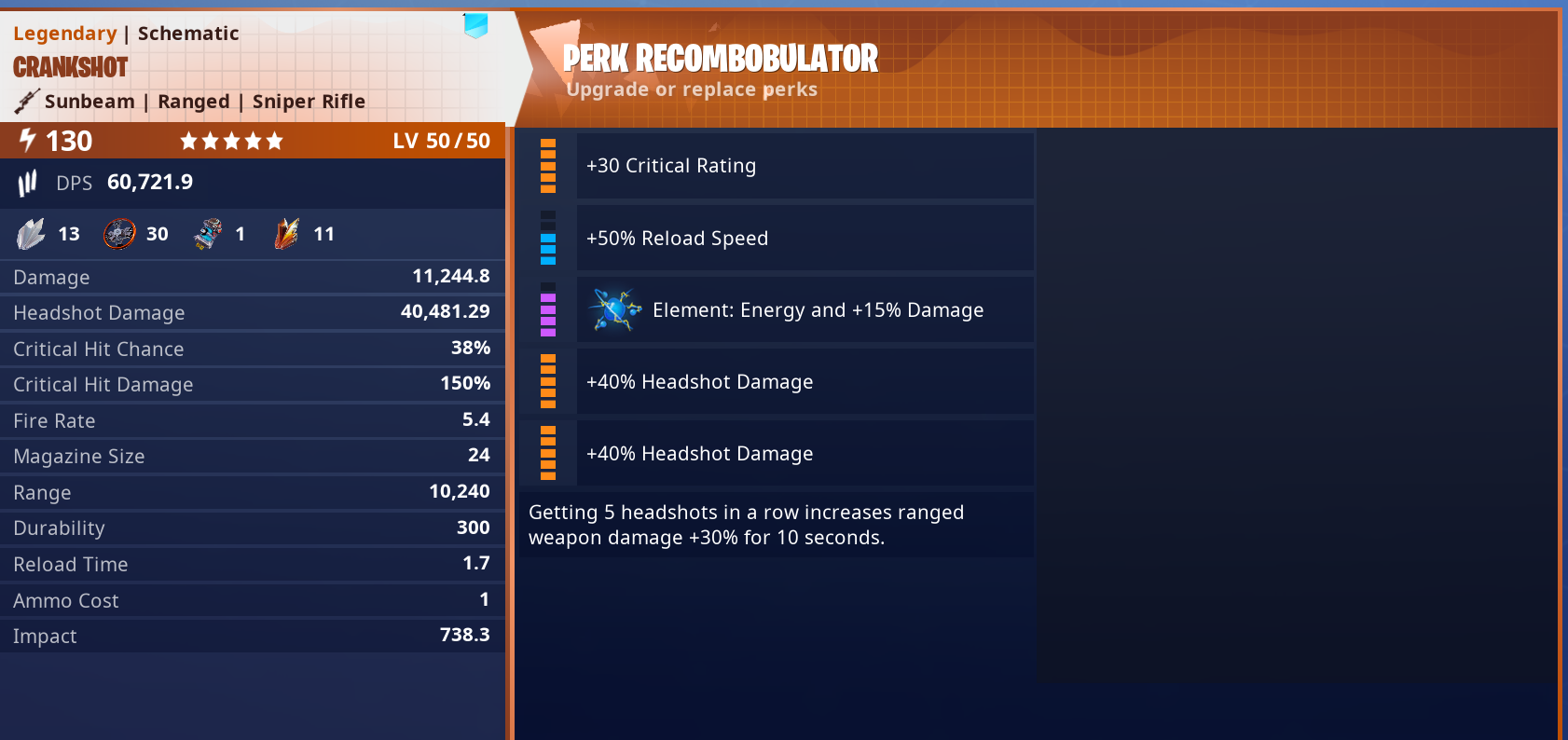Toggle the orange tier bars beside Critical Rating
Screen dimensions: 1568x740
tap(547, 166)
